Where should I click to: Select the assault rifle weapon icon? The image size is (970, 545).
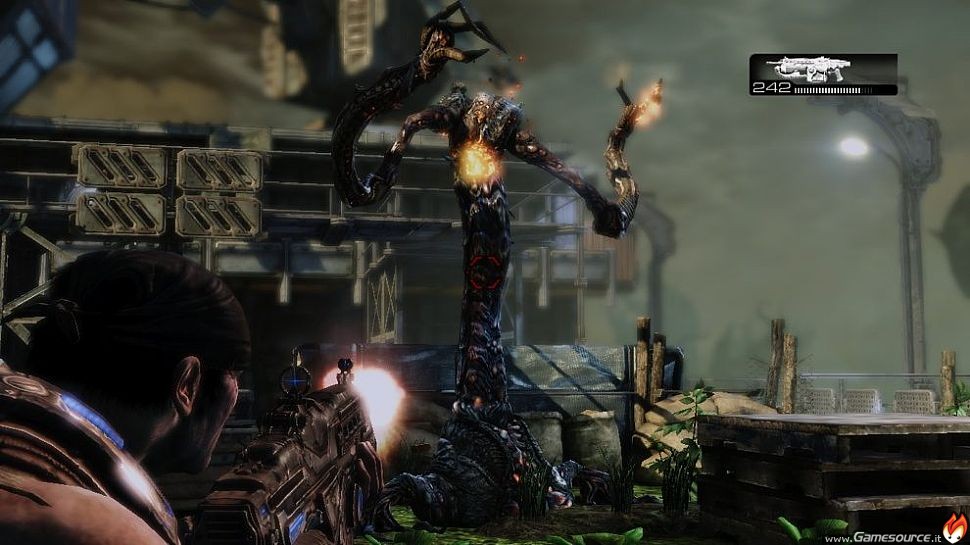(x=808, y=68)
